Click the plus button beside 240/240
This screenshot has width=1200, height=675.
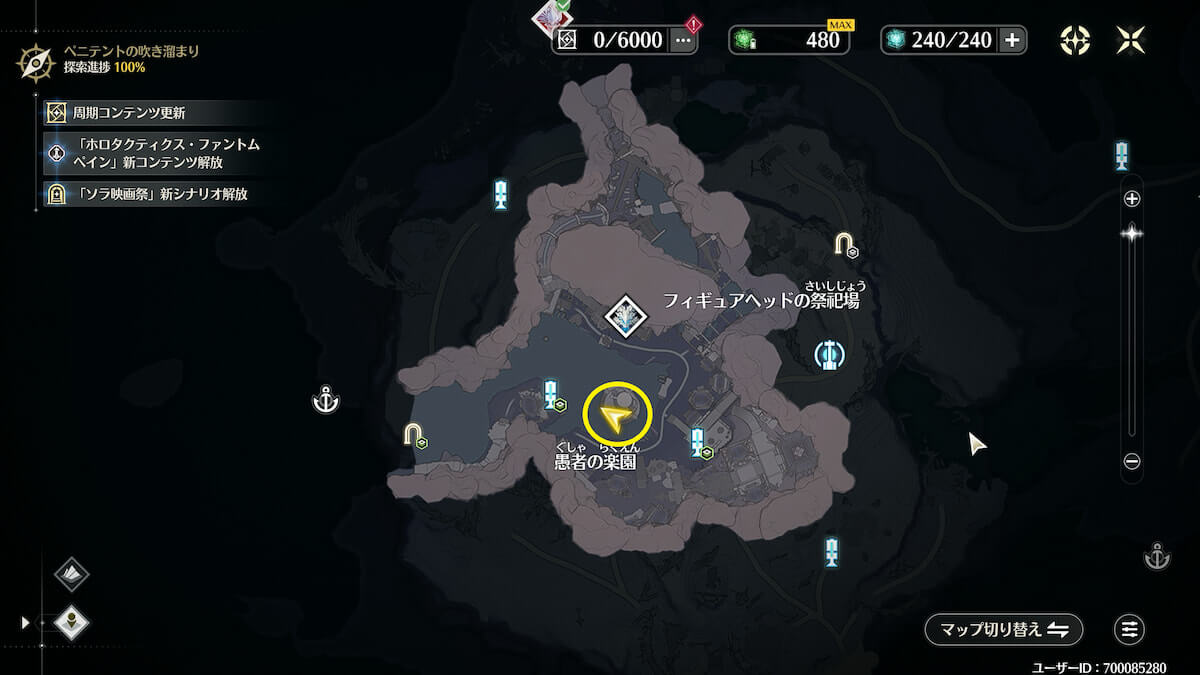click(x=1012, y=40)
